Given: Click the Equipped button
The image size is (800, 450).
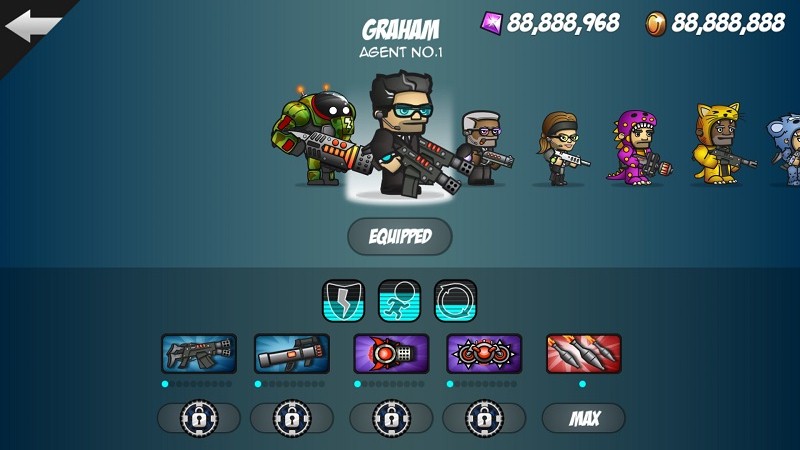Looking at the screenshot, I should [x=399, y=237].
